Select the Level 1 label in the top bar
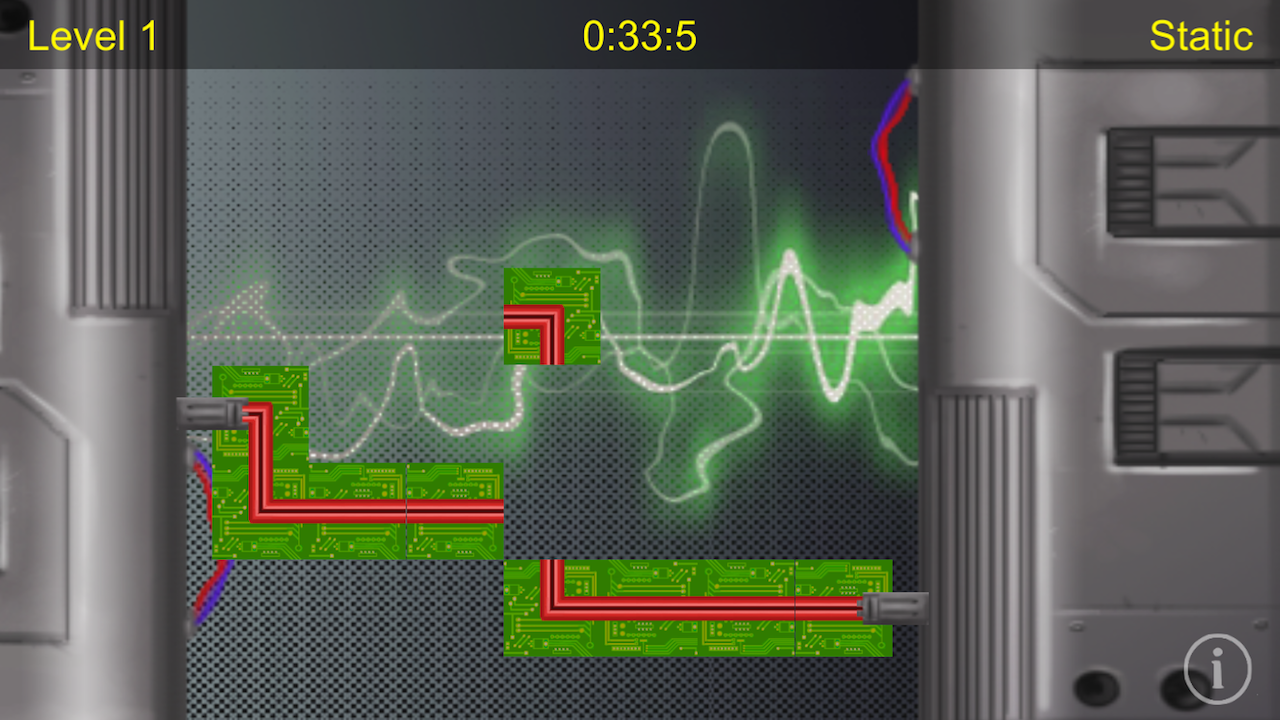The height and width of the screenshot is (720, 1280). coord(92,36)
